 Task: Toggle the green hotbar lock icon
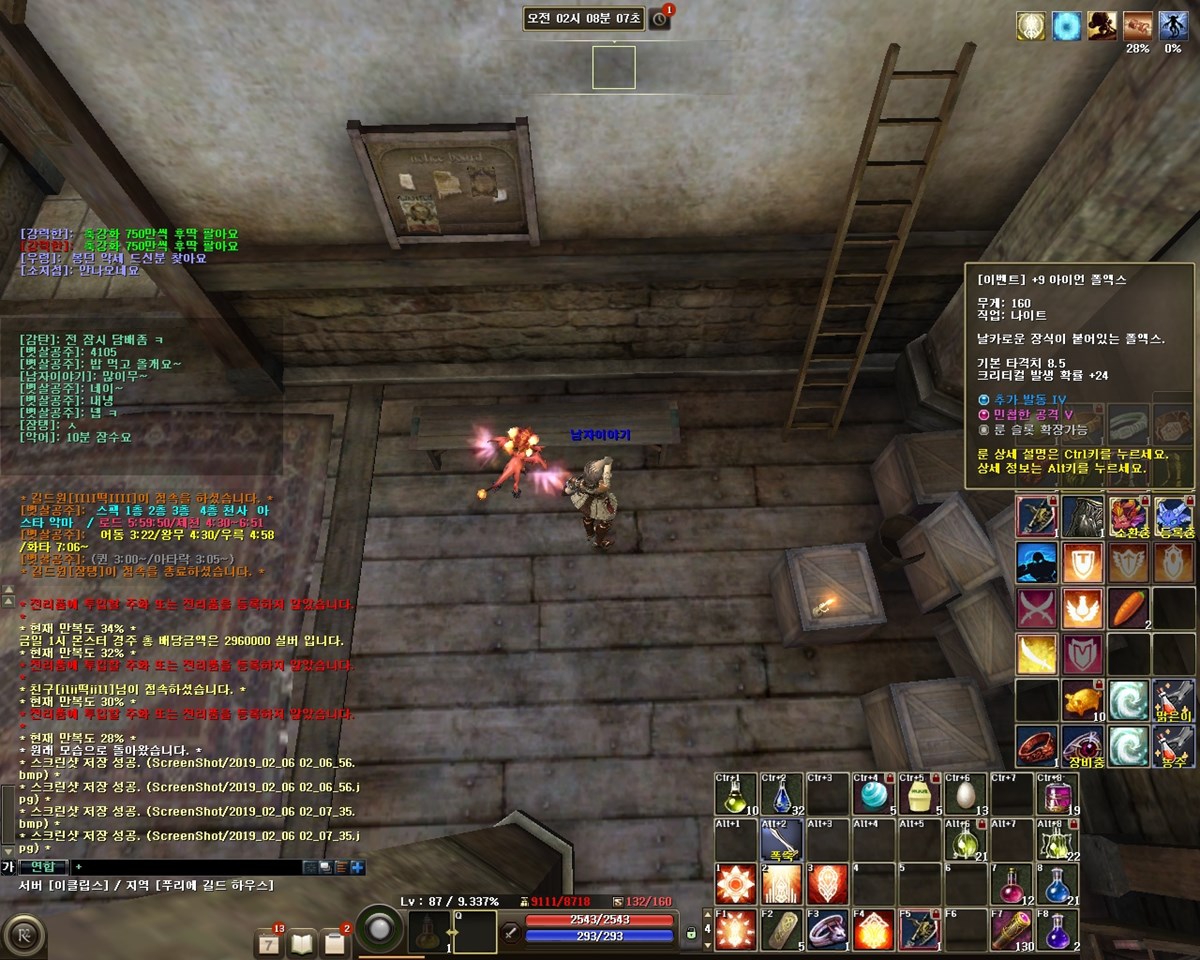(x=690, y=933)
